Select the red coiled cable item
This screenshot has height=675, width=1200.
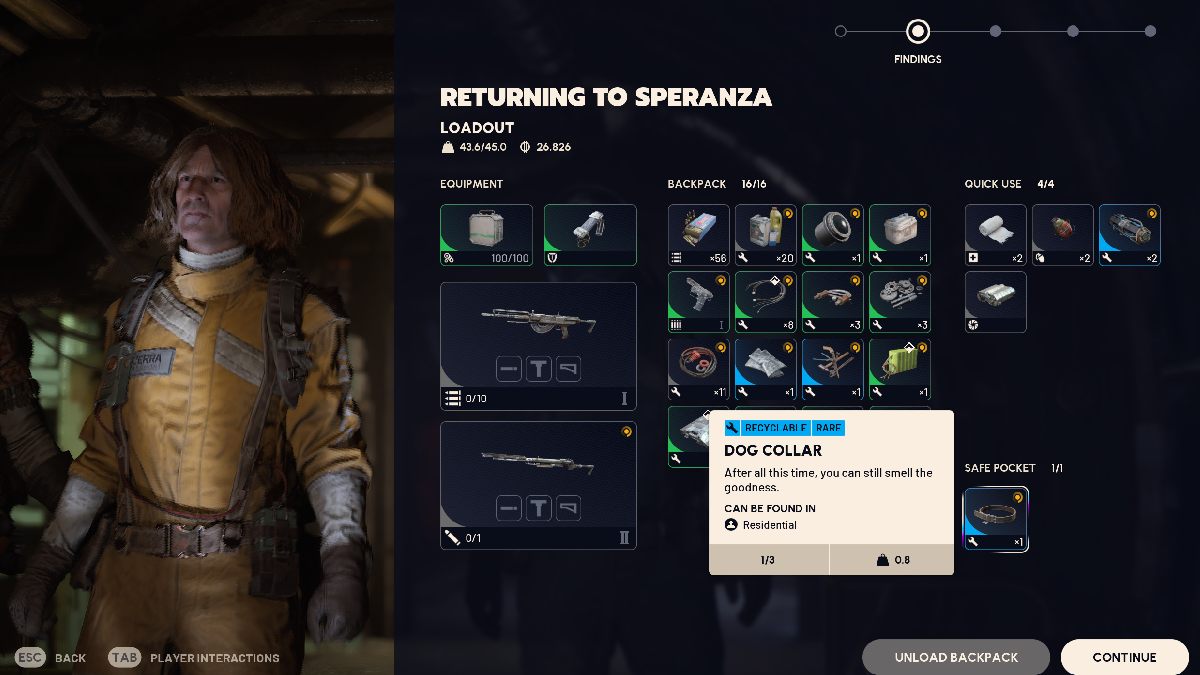click(x=698, y=369)
